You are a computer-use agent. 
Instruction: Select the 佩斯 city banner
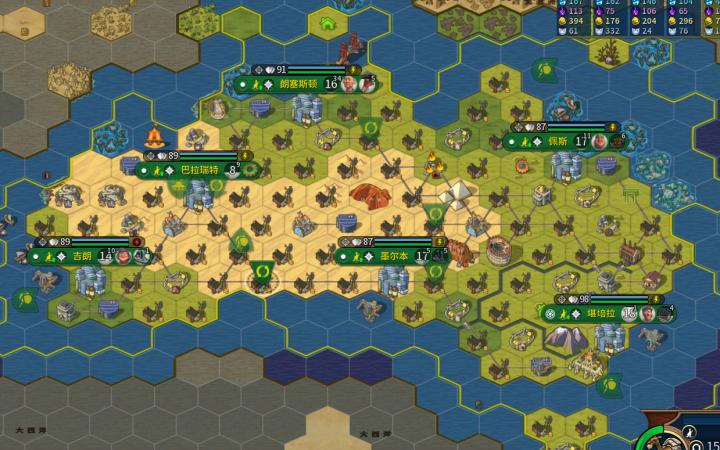click(x=556, y=142)
